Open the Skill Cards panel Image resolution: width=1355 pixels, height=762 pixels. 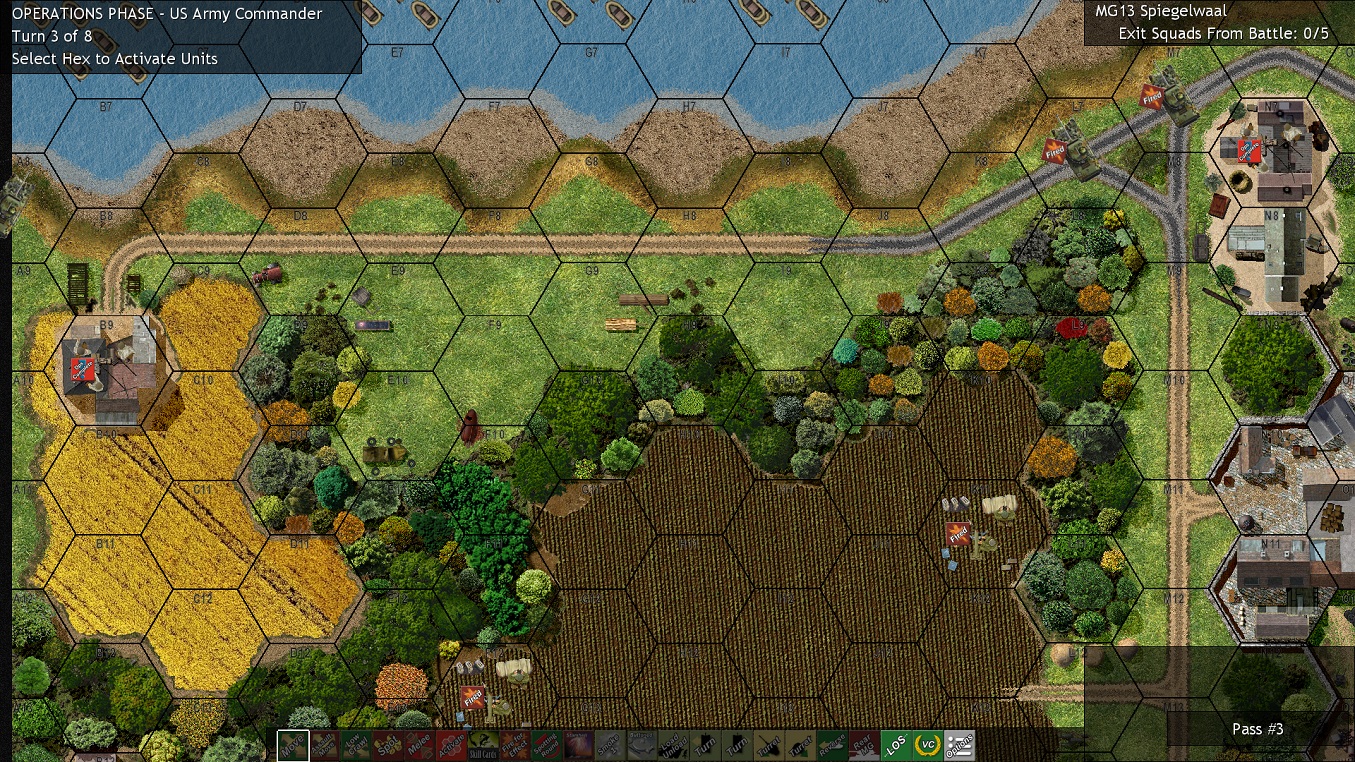click(483, 746)
